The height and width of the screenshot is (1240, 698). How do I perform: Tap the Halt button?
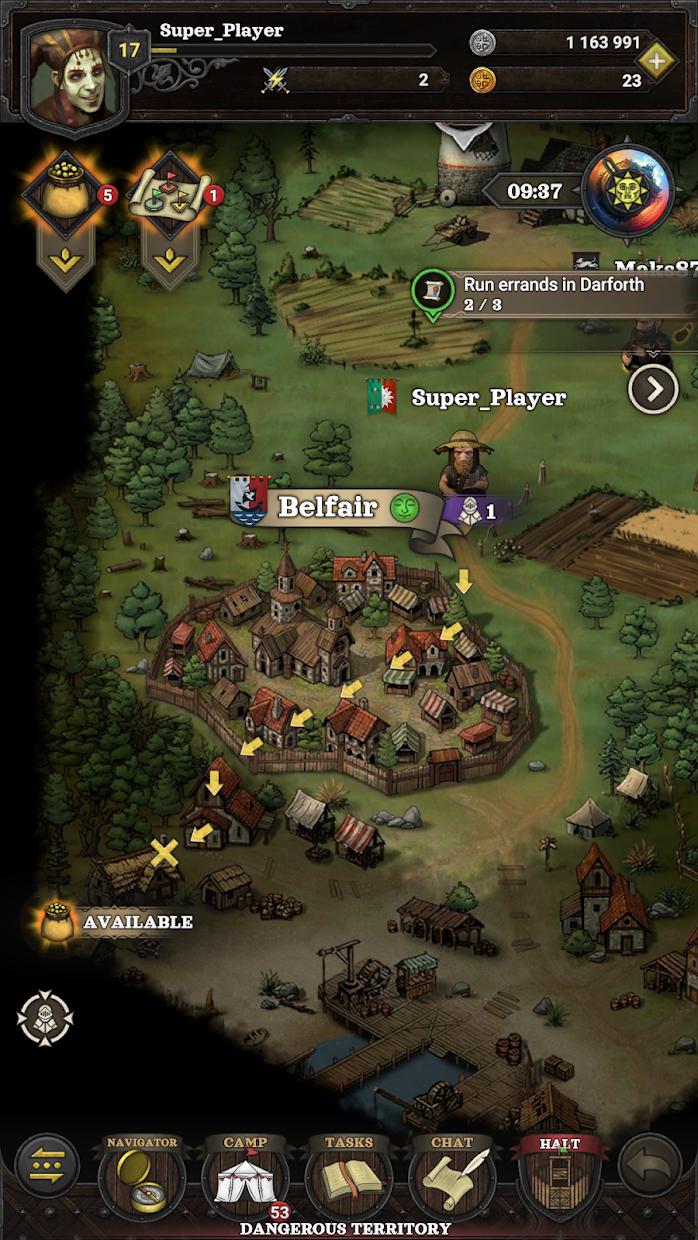pyautogui.click(x=559, y=1177)
